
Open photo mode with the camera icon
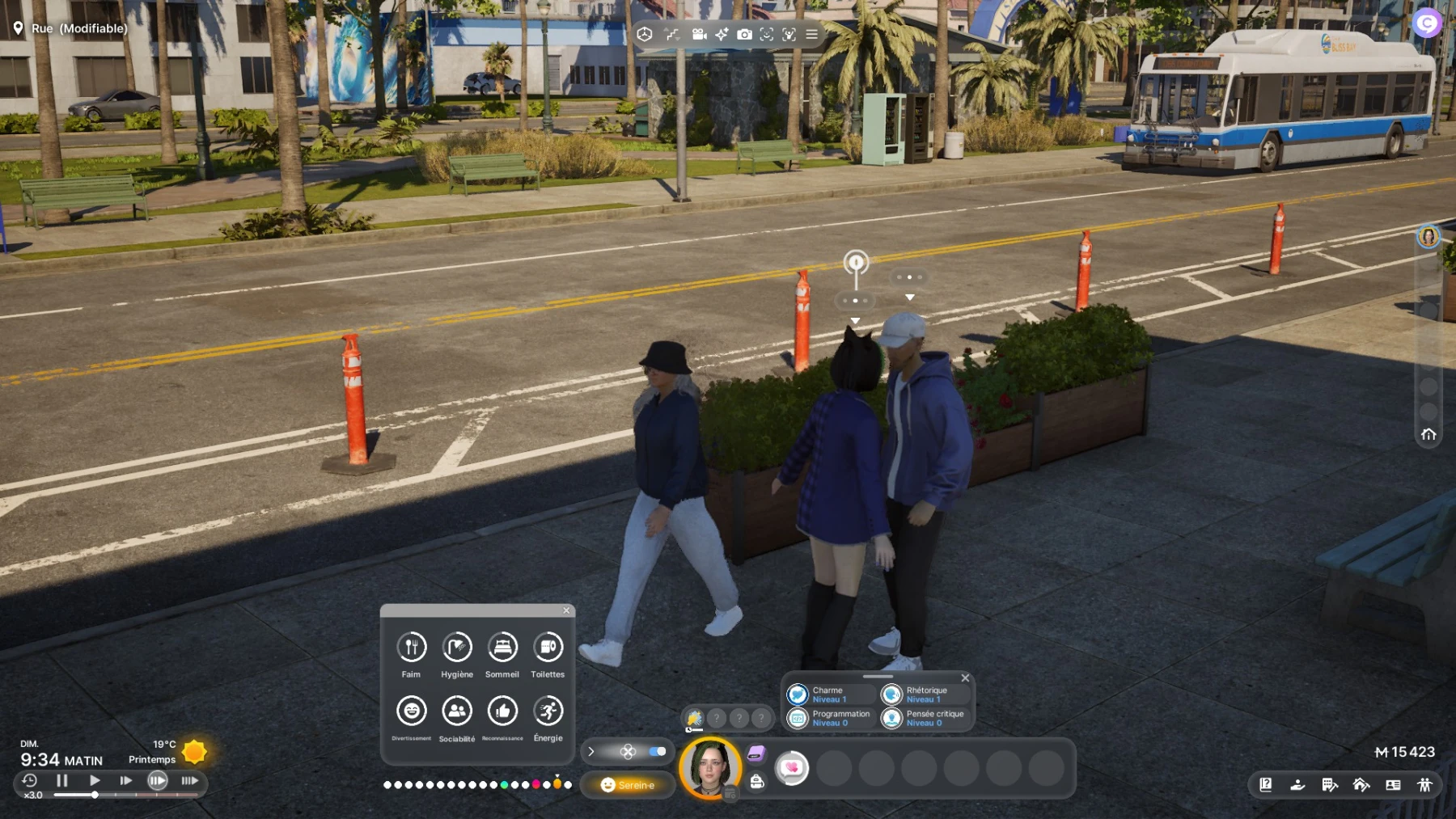tap(744, 35)
